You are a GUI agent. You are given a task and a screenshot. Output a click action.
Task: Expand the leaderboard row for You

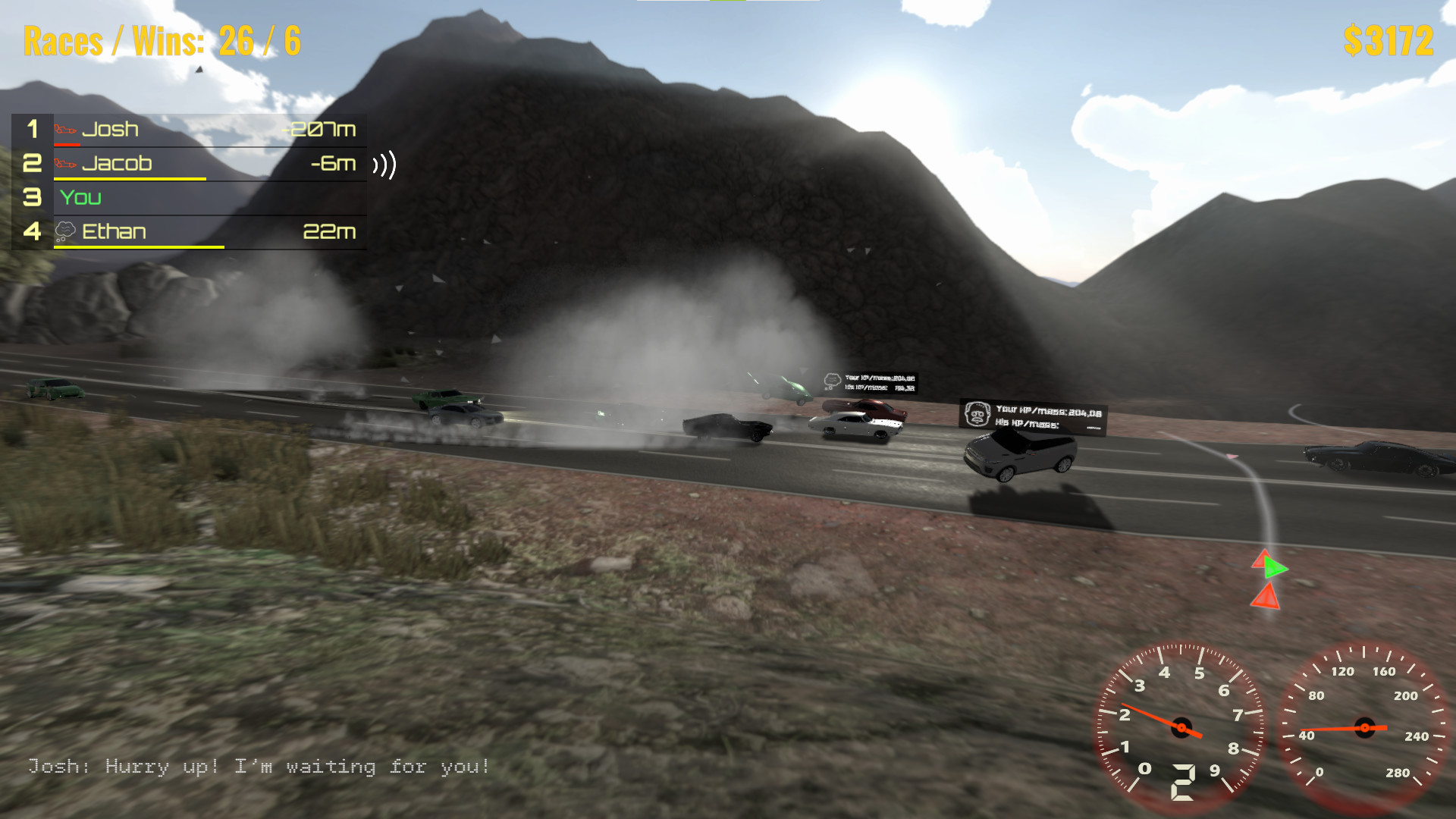click(190, 198)
